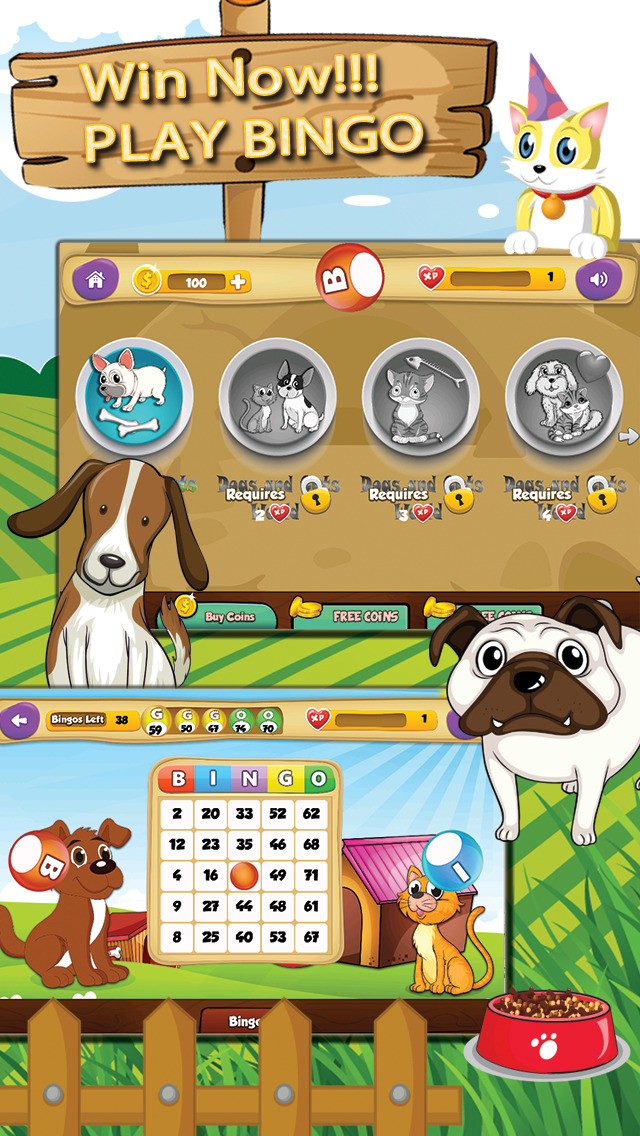Daub number 23 on the bingo card
Screen dimensions: 640x1136
click(211, 845)
